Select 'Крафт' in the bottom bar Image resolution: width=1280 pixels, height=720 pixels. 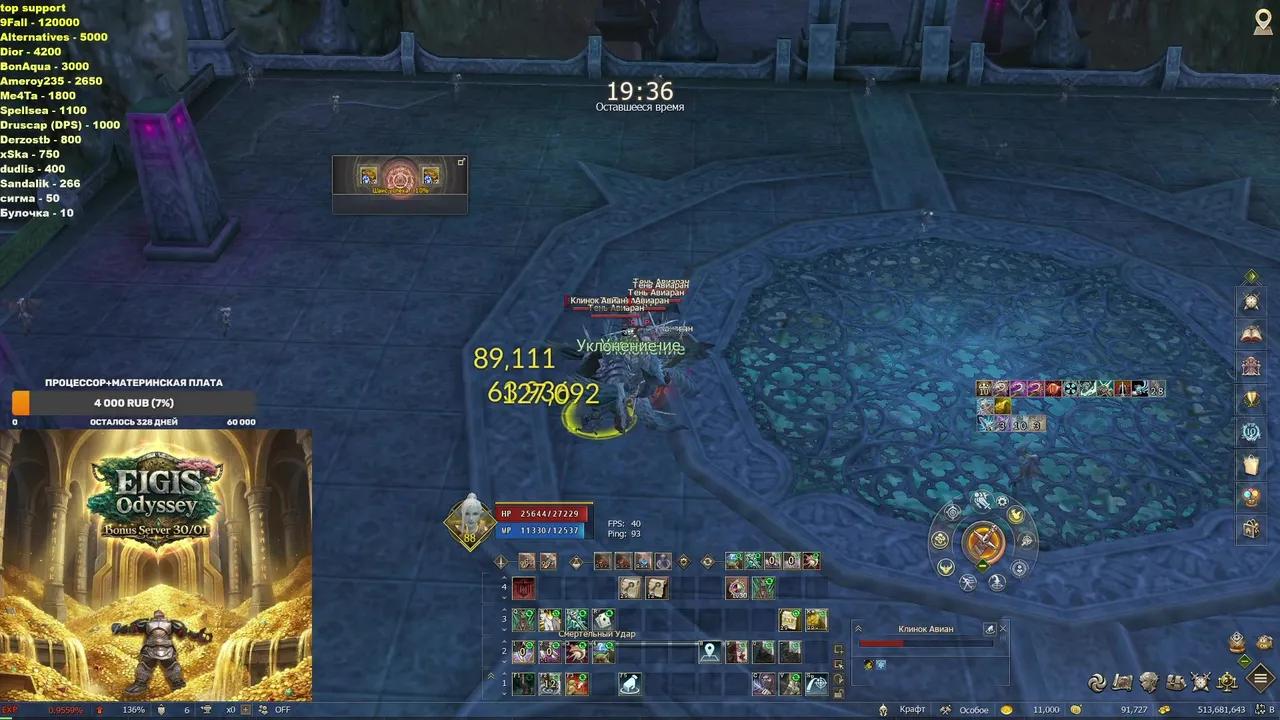[913, 708]
